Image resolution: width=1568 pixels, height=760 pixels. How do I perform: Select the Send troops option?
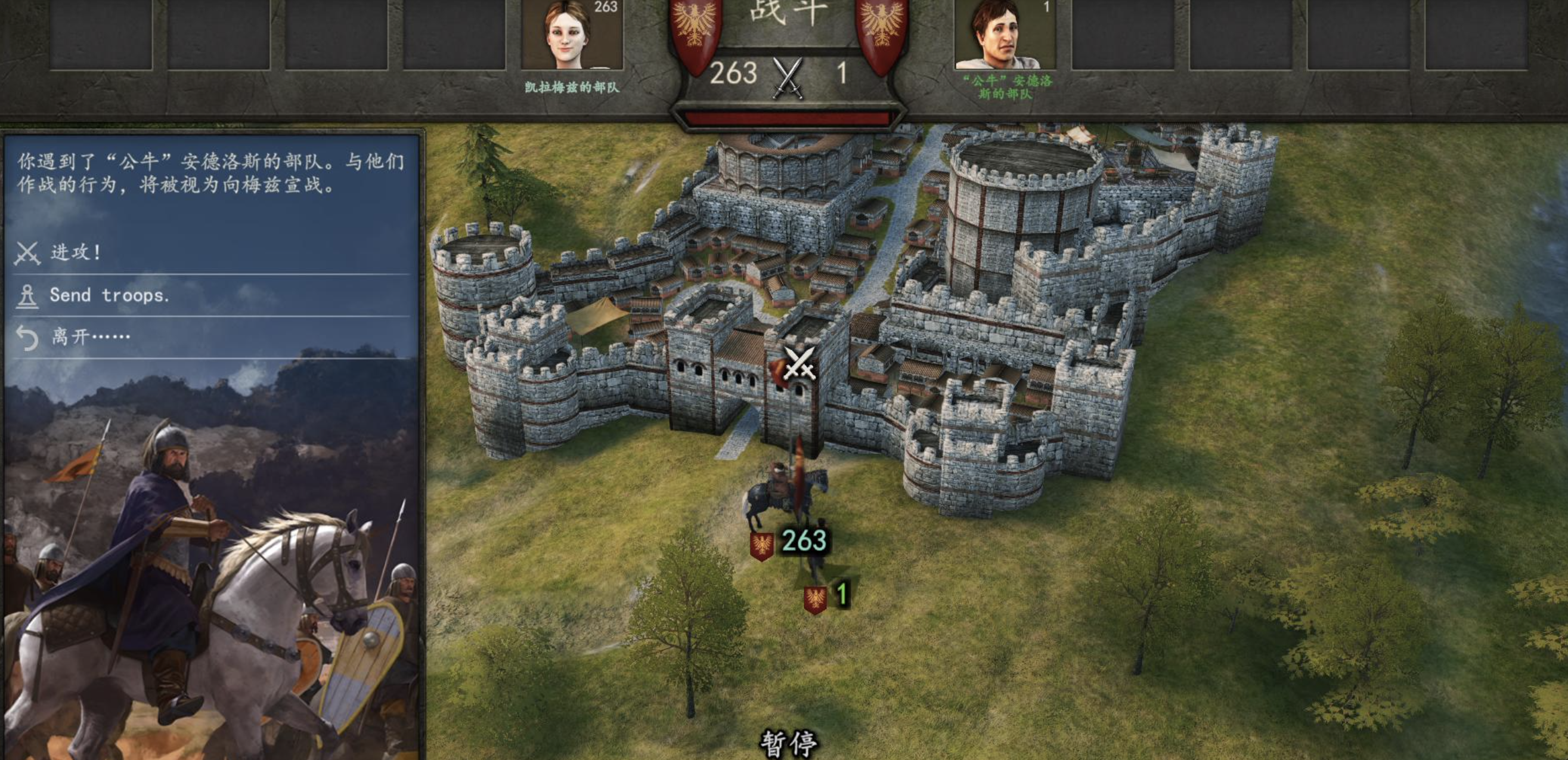pos(109,295)
